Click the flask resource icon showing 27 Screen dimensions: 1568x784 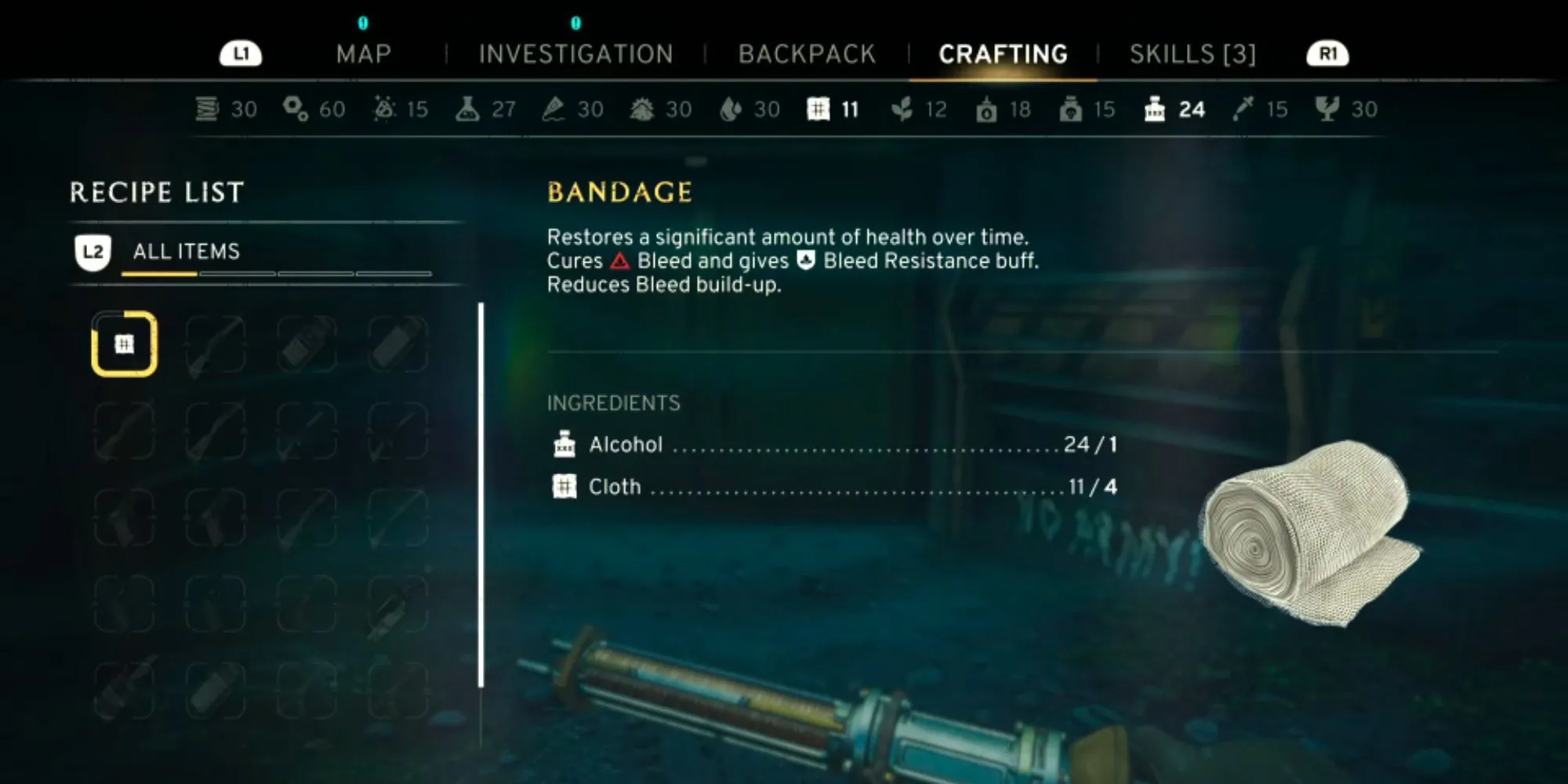[x=467, y=109]
